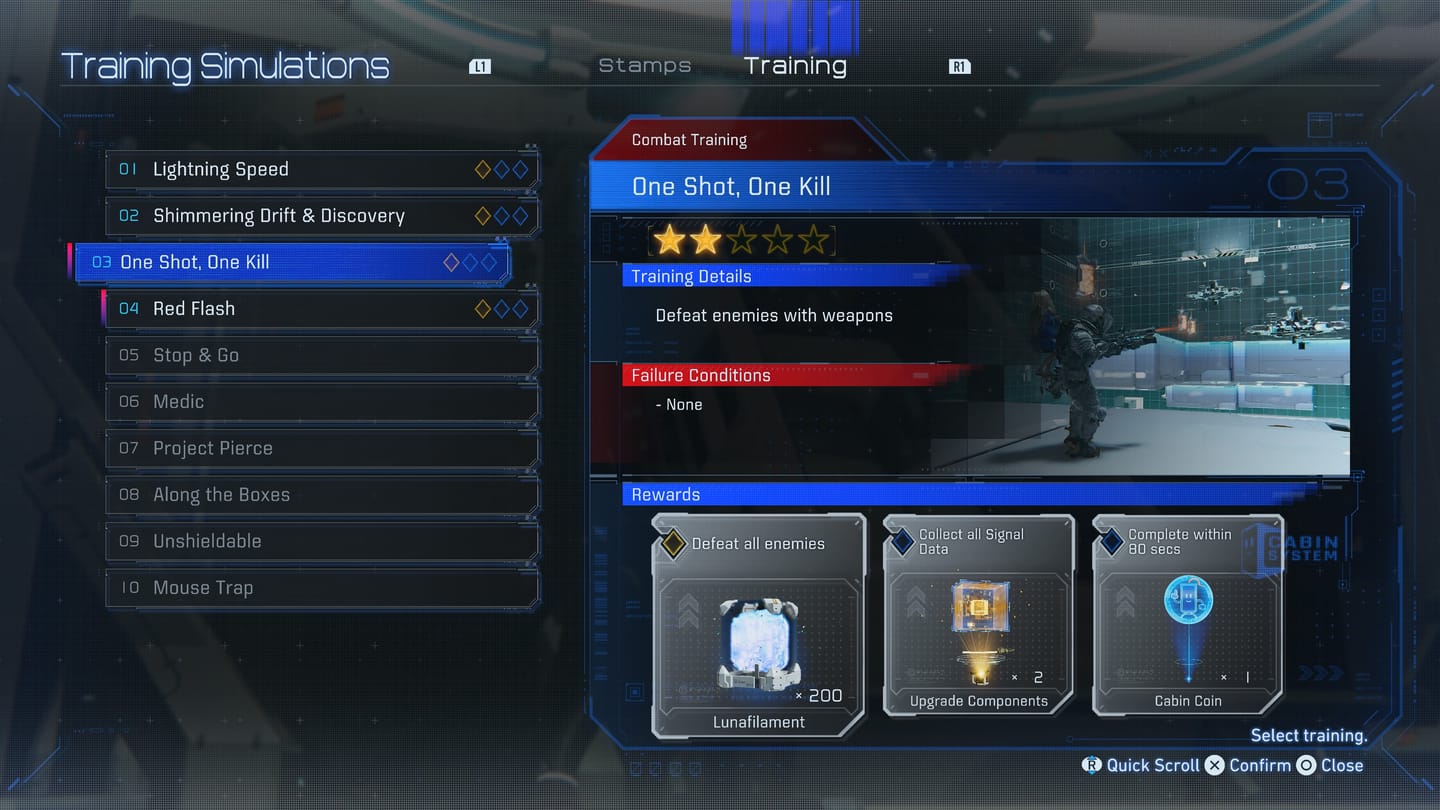Select the Unshieldable training entry

click(321, 541)
